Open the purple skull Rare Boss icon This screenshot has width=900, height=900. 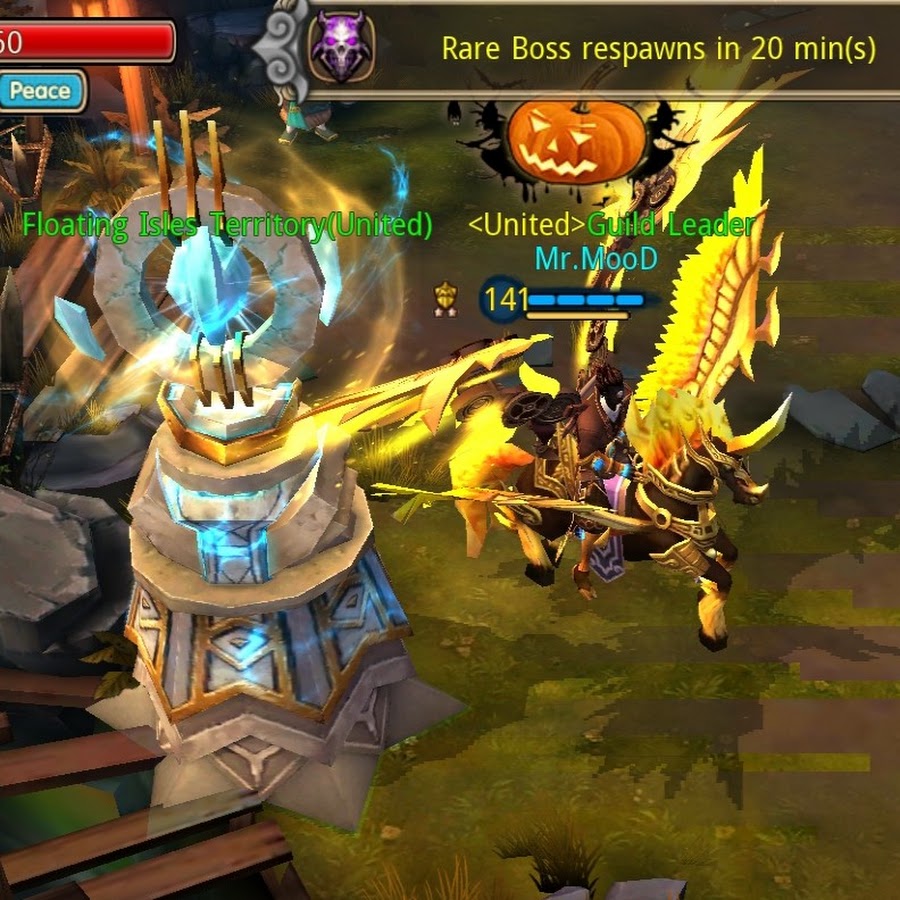(342, 49)
